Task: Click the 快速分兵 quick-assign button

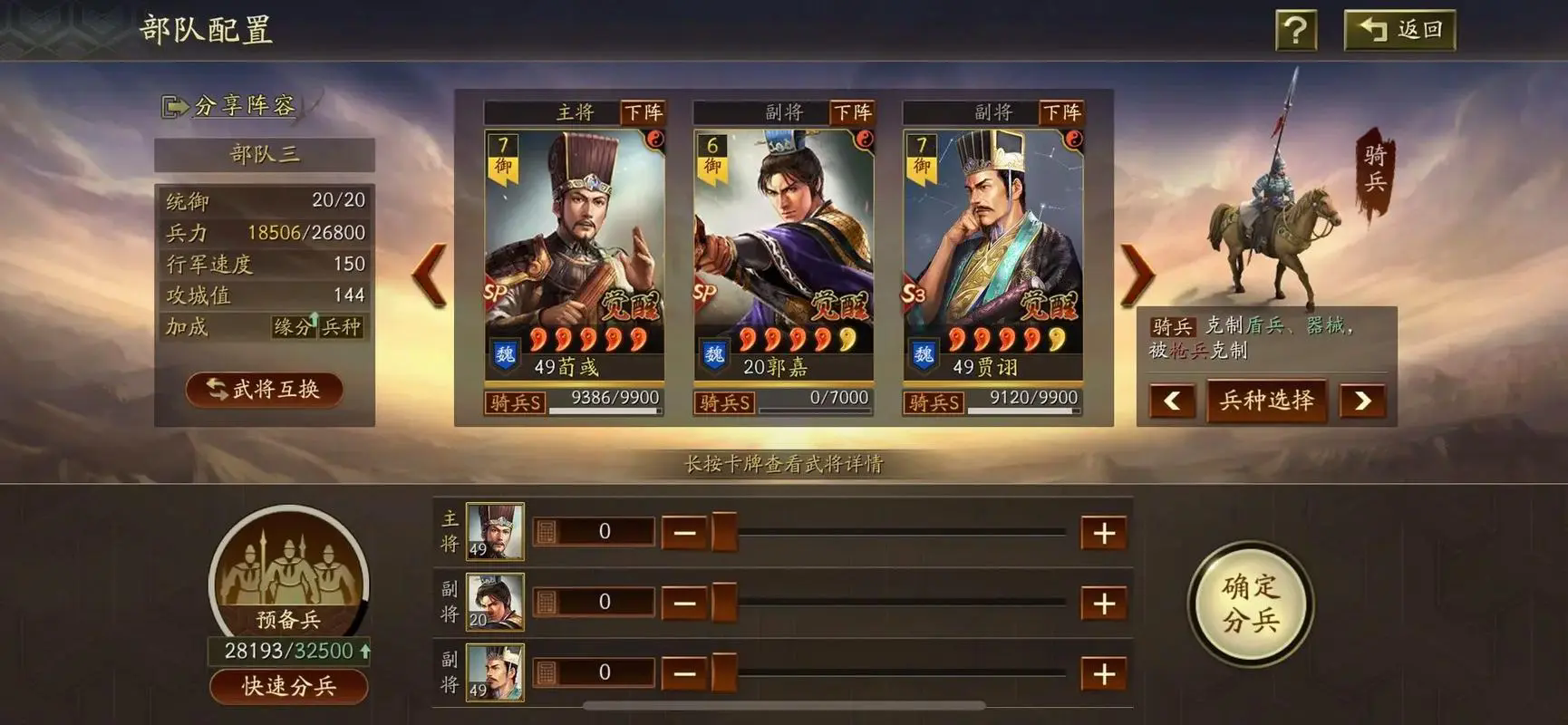Action: click(288, 686)
